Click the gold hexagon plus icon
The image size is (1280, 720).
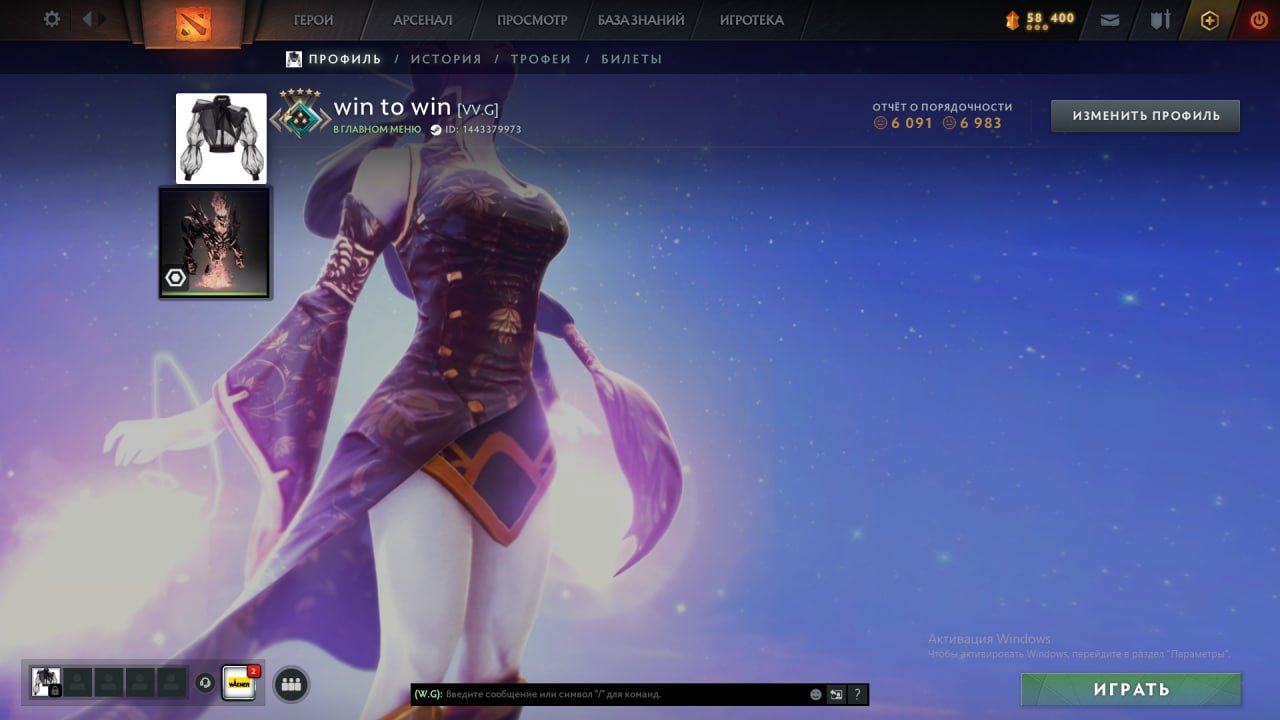click(x=1210, y=20)
